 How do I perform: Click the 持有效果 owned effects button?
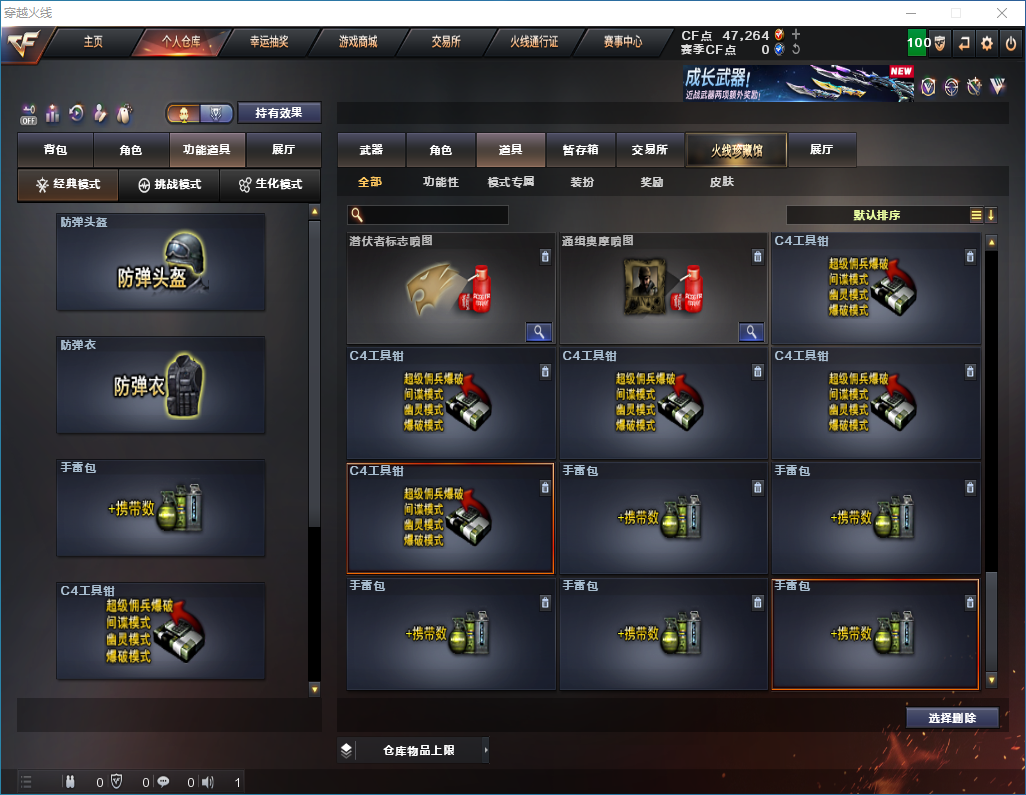(x=279, y=113)
